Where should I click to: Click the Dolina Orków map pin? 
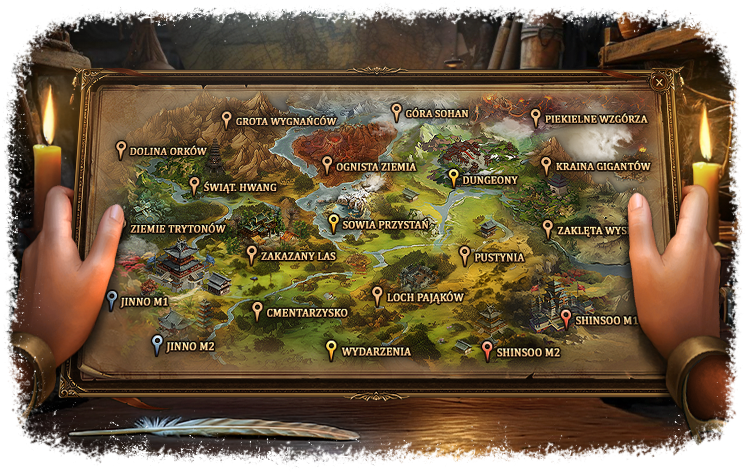pyautogui.click(x=121, y=149)
